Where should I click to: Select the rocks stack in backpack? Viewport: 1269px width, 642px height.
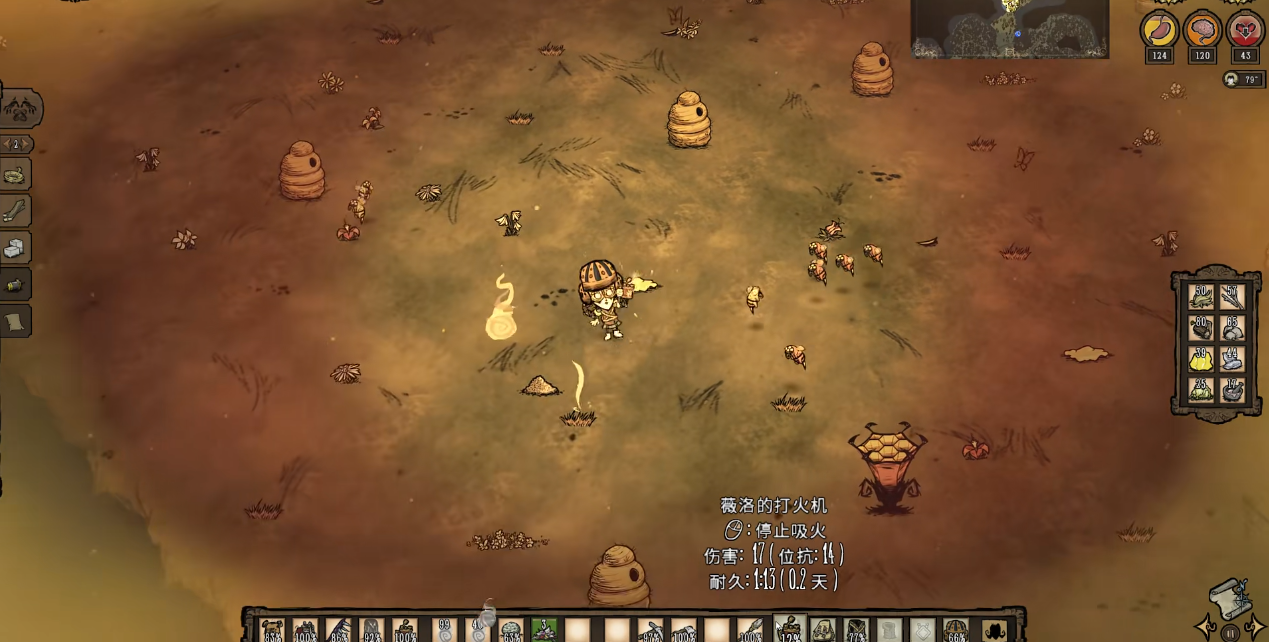pos(1232,327)
